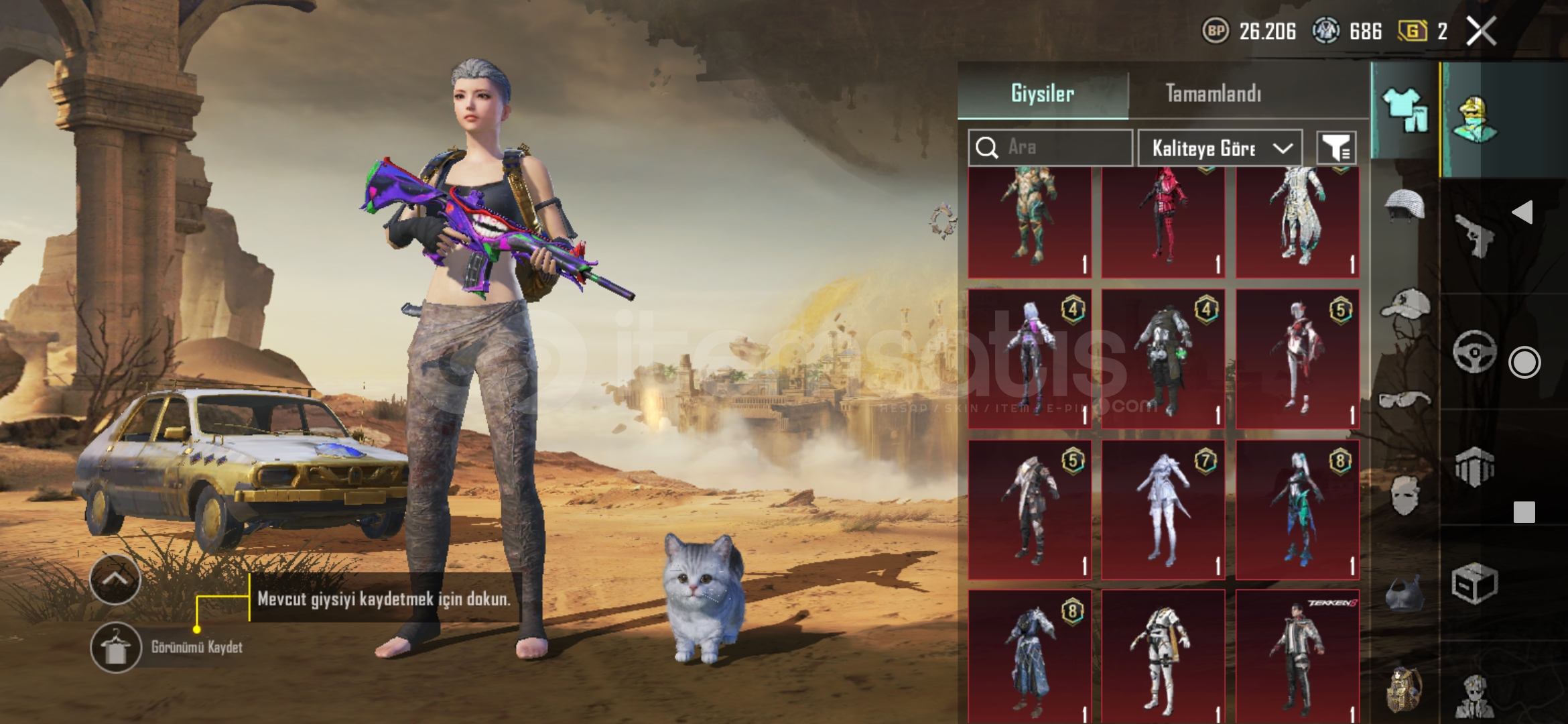Screen dimensions: 1568x724
Task: Expand the panel with the up-arrow button
Action: point(115,579)
